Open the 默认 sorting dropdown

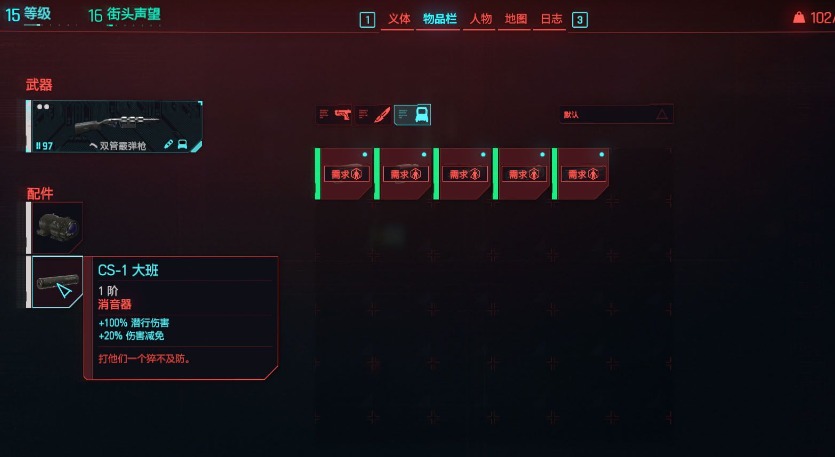(x=615, y=115)
